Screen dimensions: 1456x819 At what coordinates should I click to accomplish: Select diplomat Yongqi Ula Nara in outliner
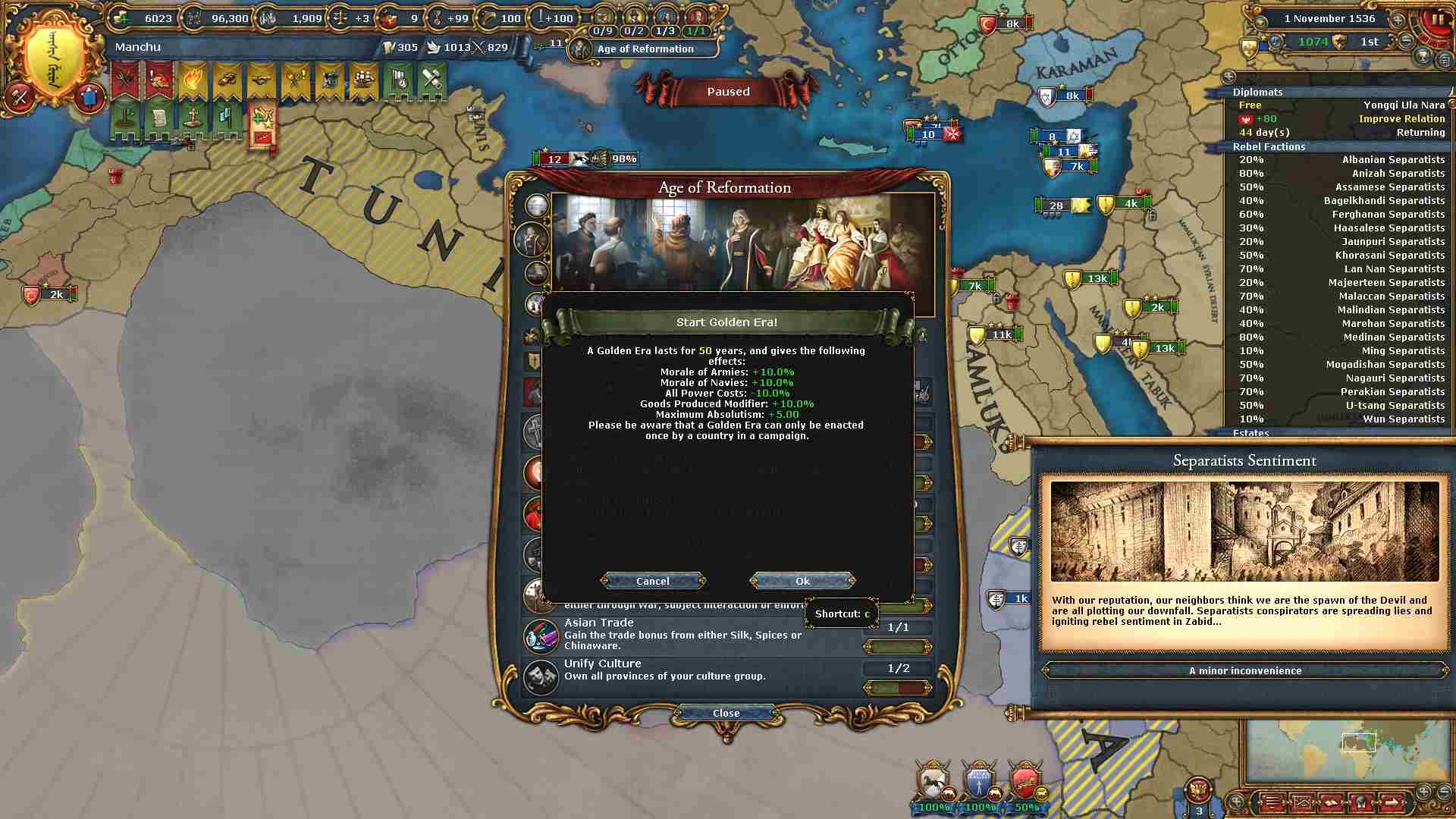[1340, 105]
